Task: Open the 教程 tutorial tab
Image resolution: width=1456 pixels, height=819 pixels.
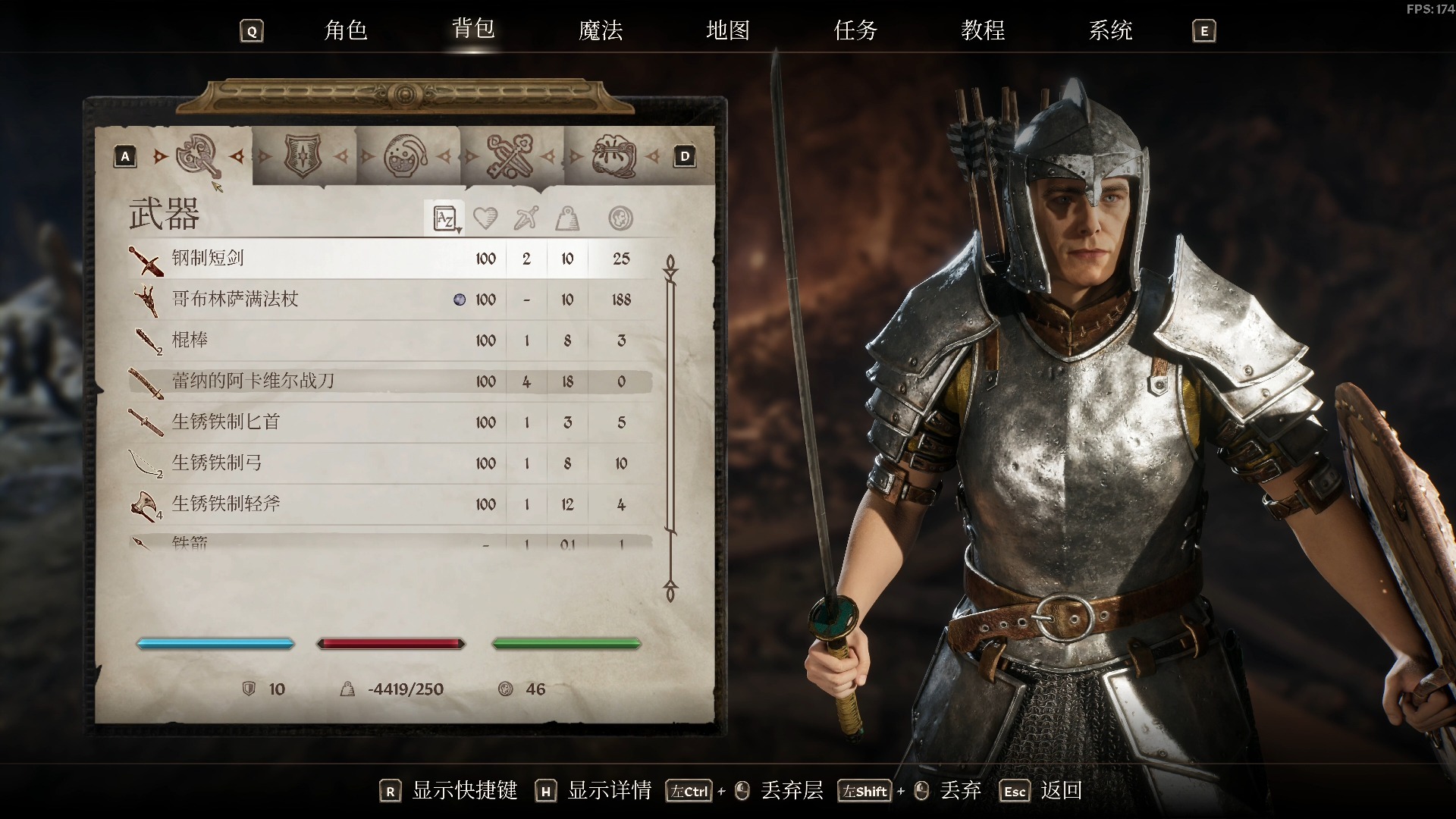Action: click(x=983, y=30)
